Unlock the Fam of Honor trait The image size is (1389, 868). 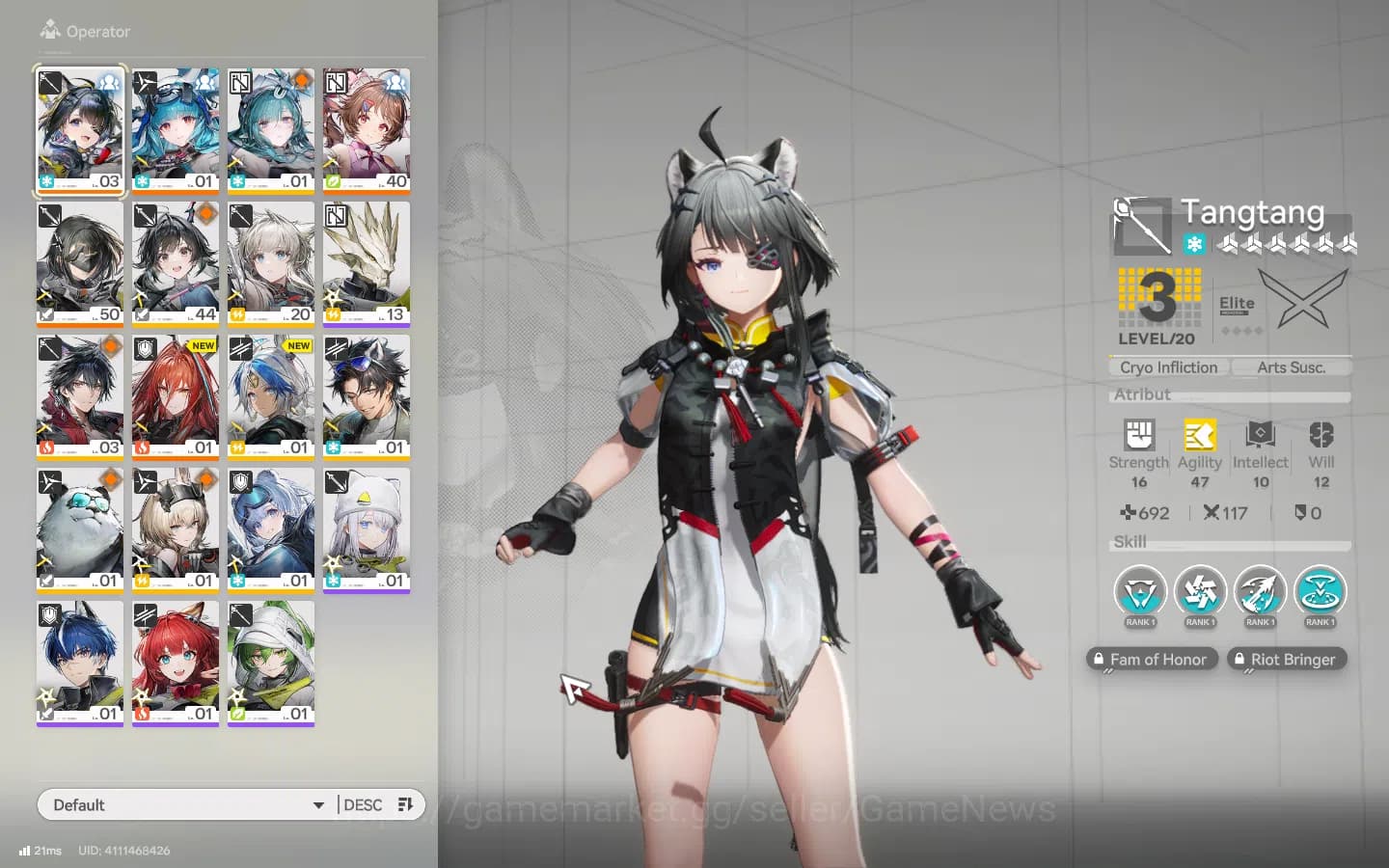[x=1151, y=659]
